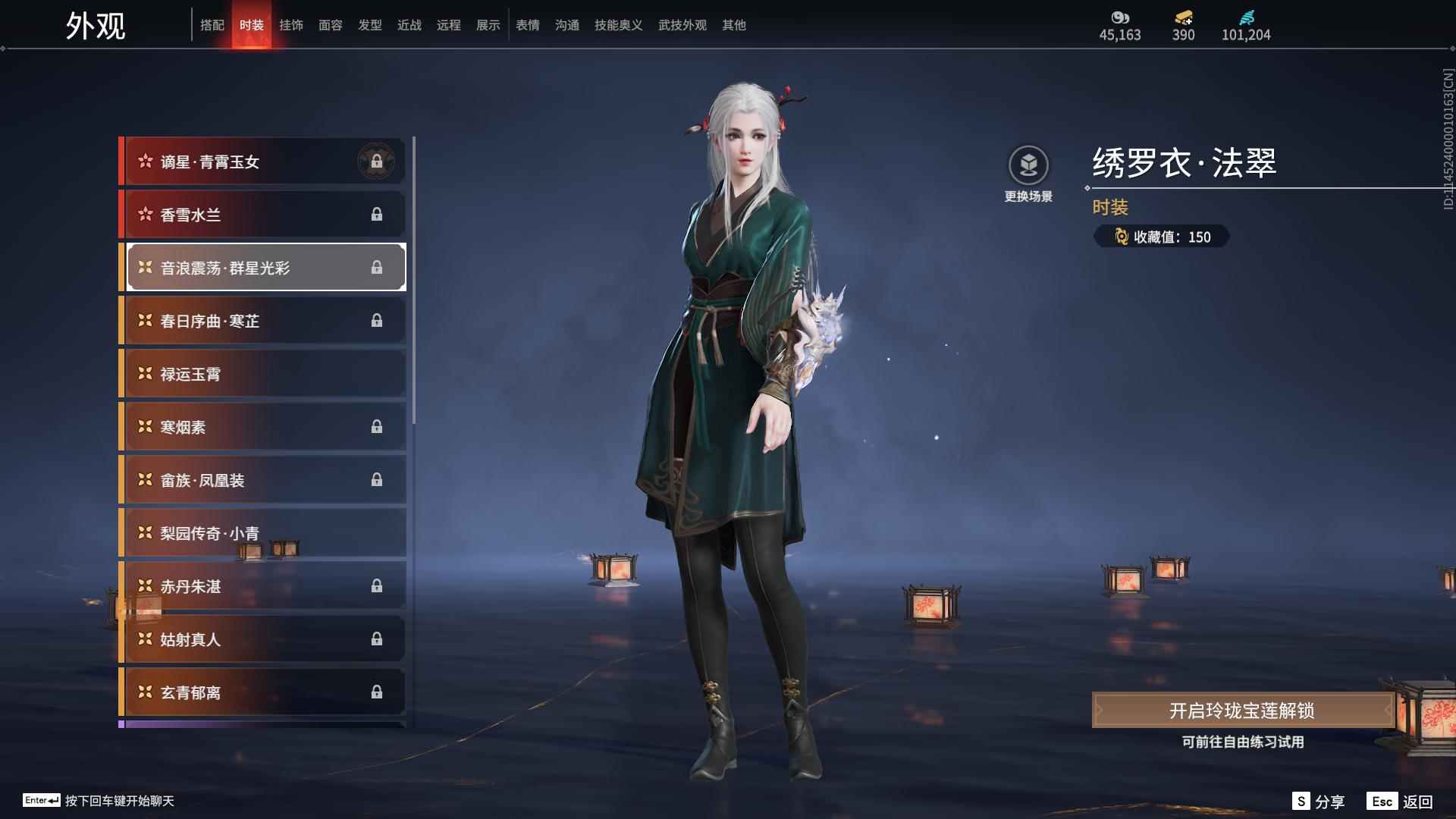Open the 技能奥义 section
The height and width of the screenshot is (819, 1456).
618,24
